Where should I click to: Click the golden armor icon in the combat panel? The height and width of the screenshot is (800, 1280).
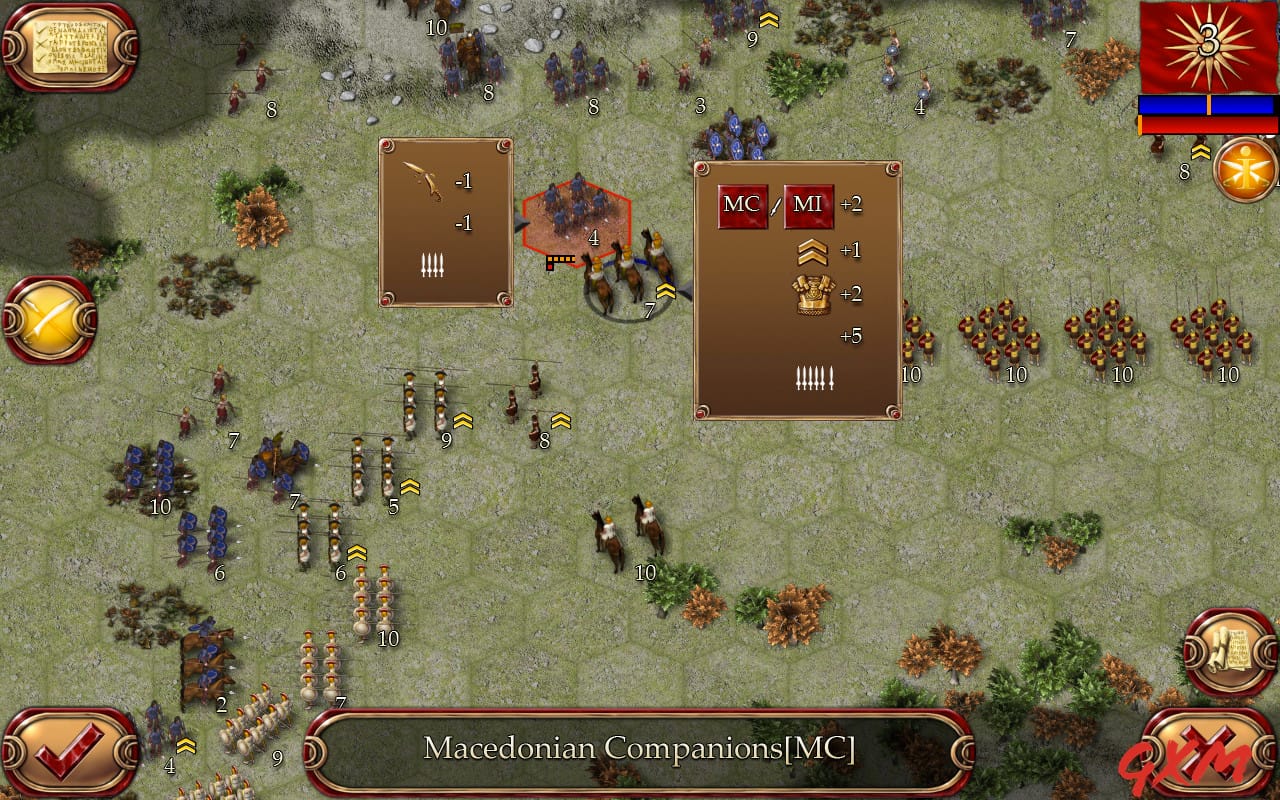(812, 294)
